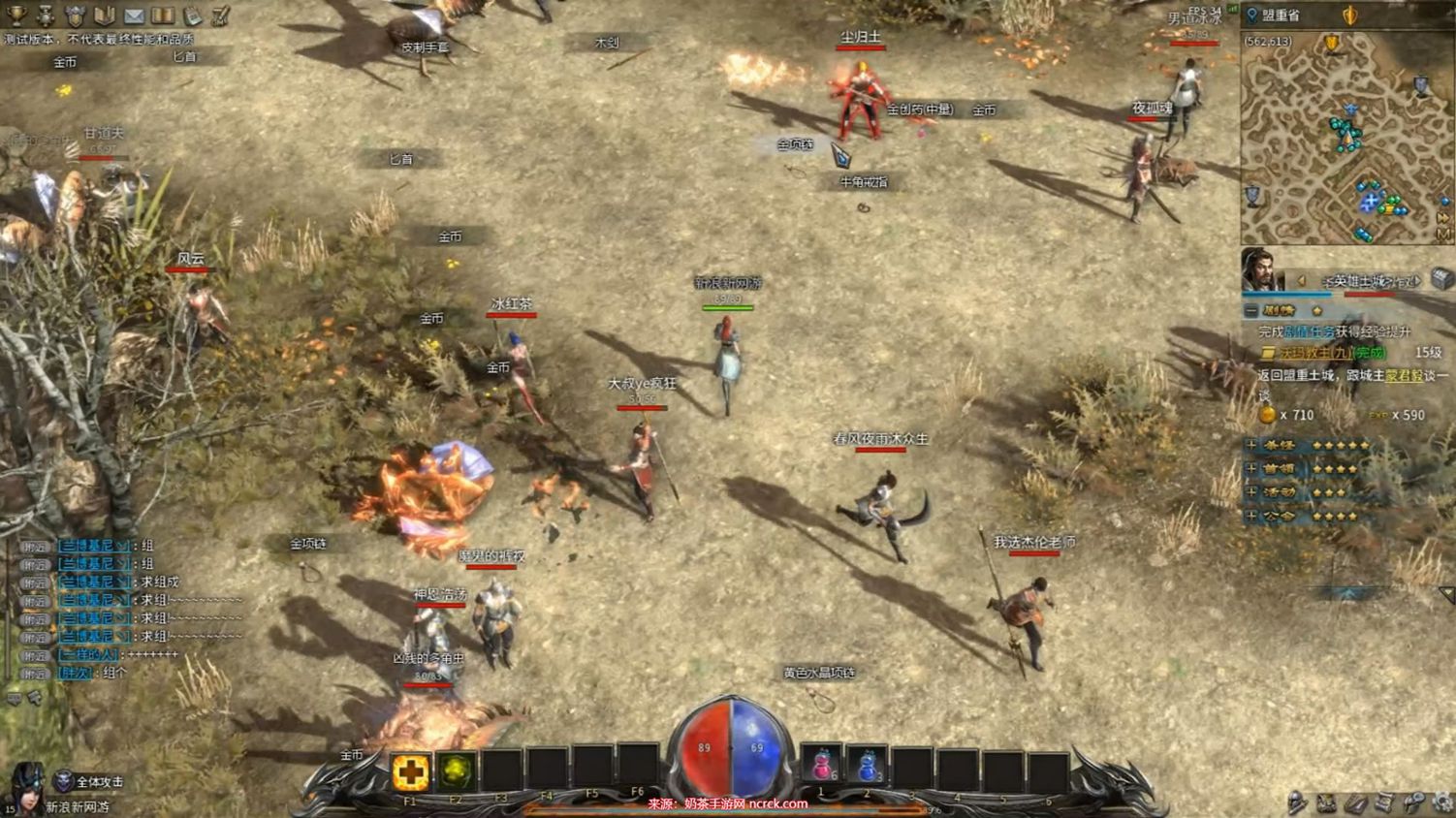Open the settings gear icon
The height and width of the screenshot is (818, 1456).
pyautogui.click(x=1443, y=802)
